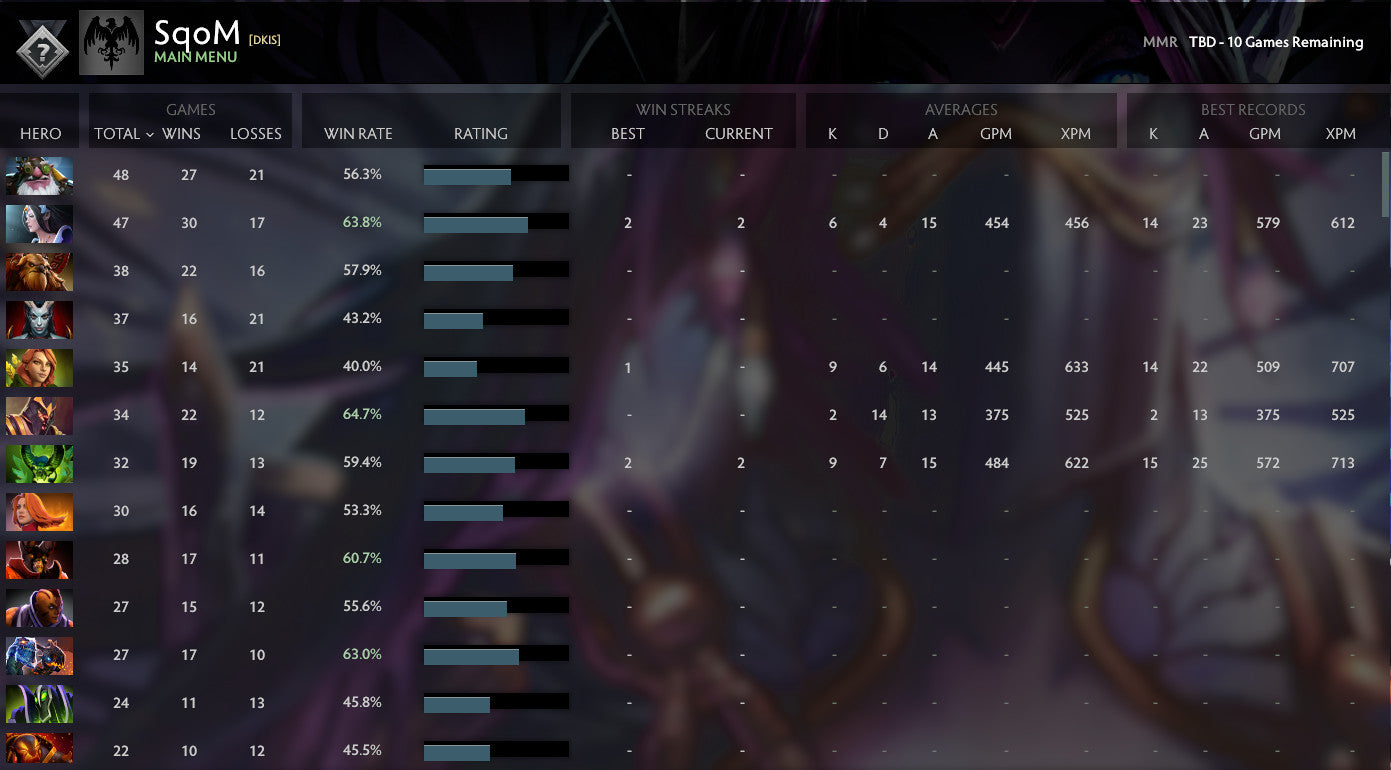Select the Queen of Pain portrait
Image resolution: width=1391 pixels, height=770 pixels.
39,319
